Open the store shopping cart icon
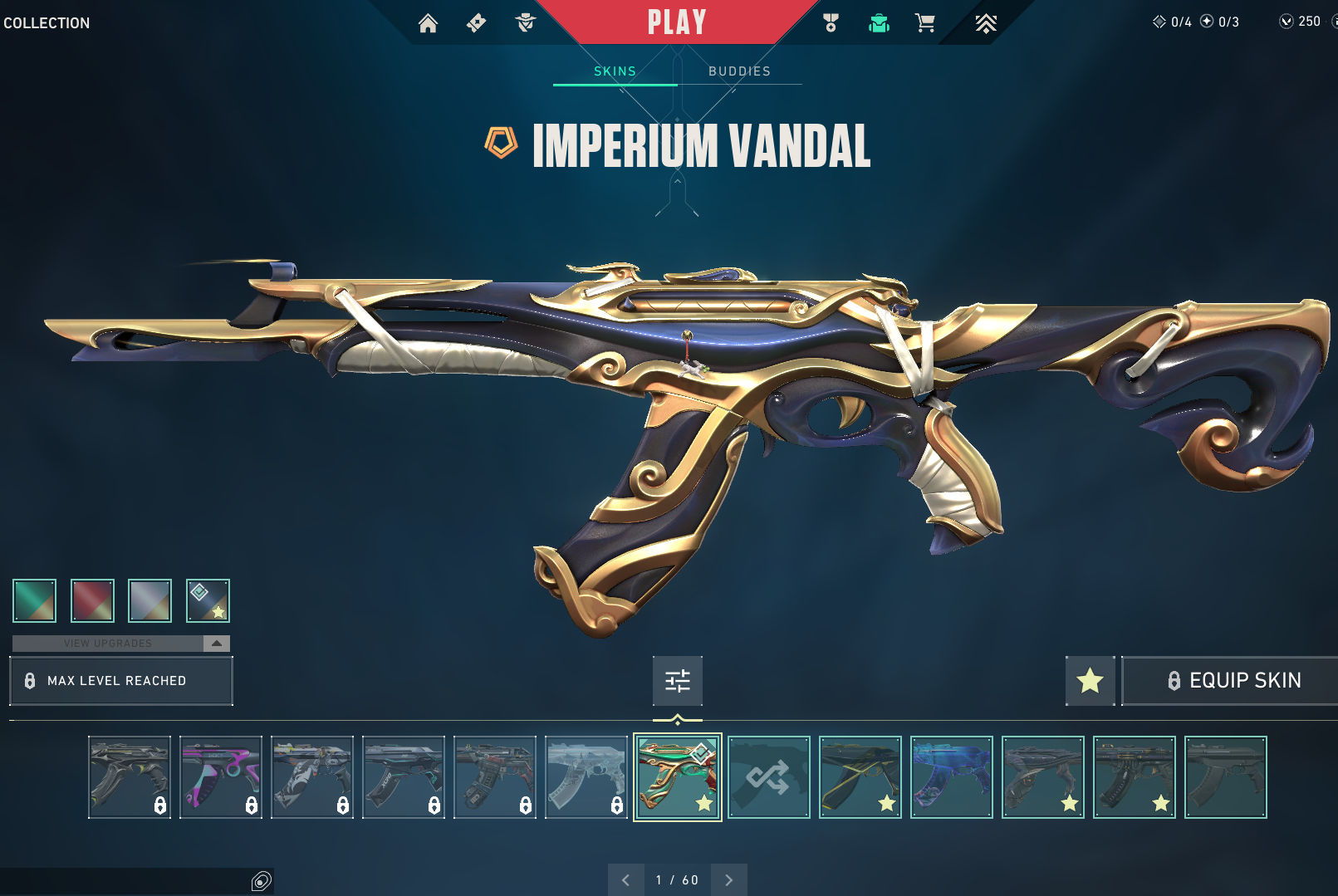The width and height of the screenshot is (1338, 896). coord(924,23)
